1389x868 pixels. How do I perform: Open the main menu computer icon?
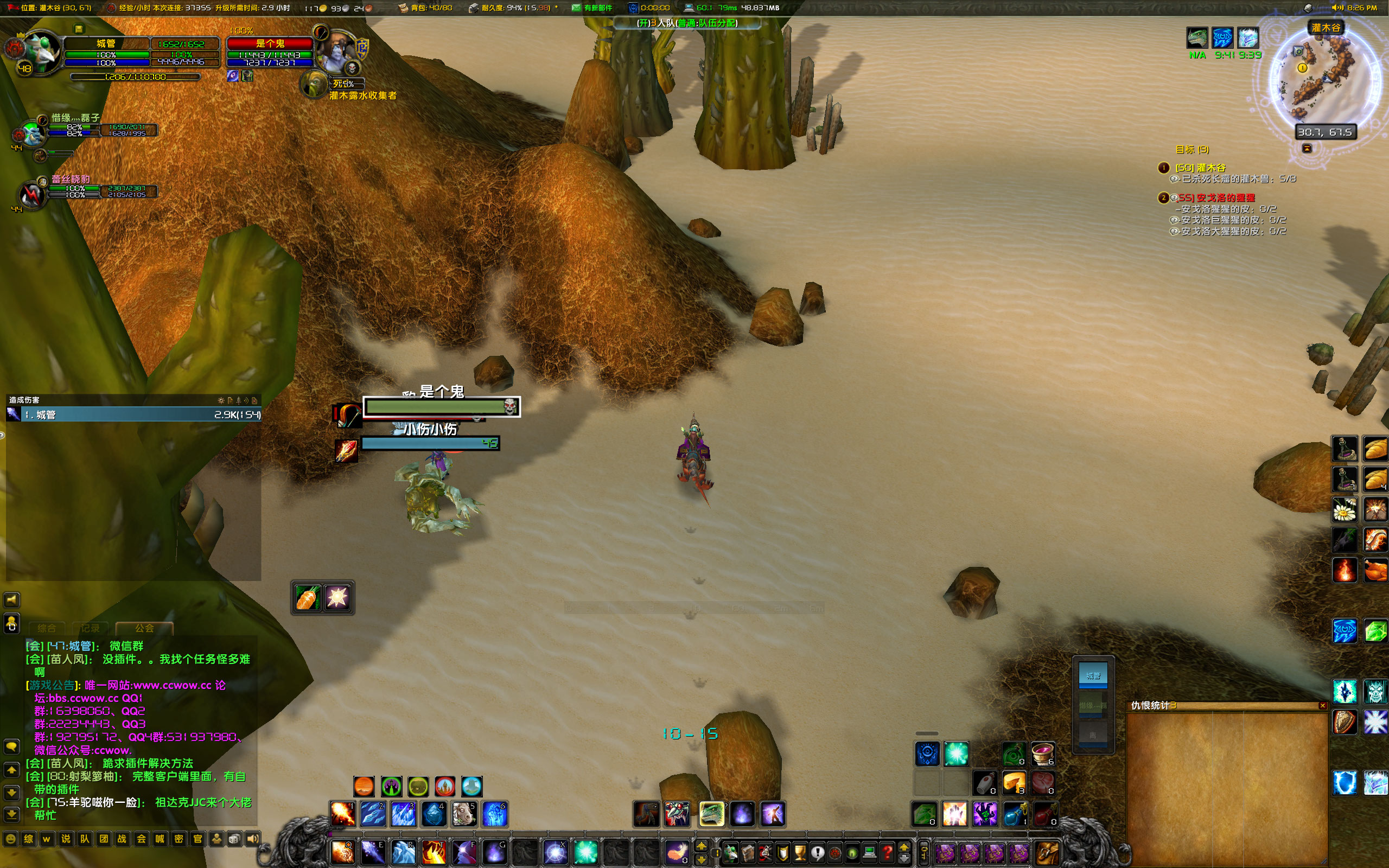coord(870,853)
